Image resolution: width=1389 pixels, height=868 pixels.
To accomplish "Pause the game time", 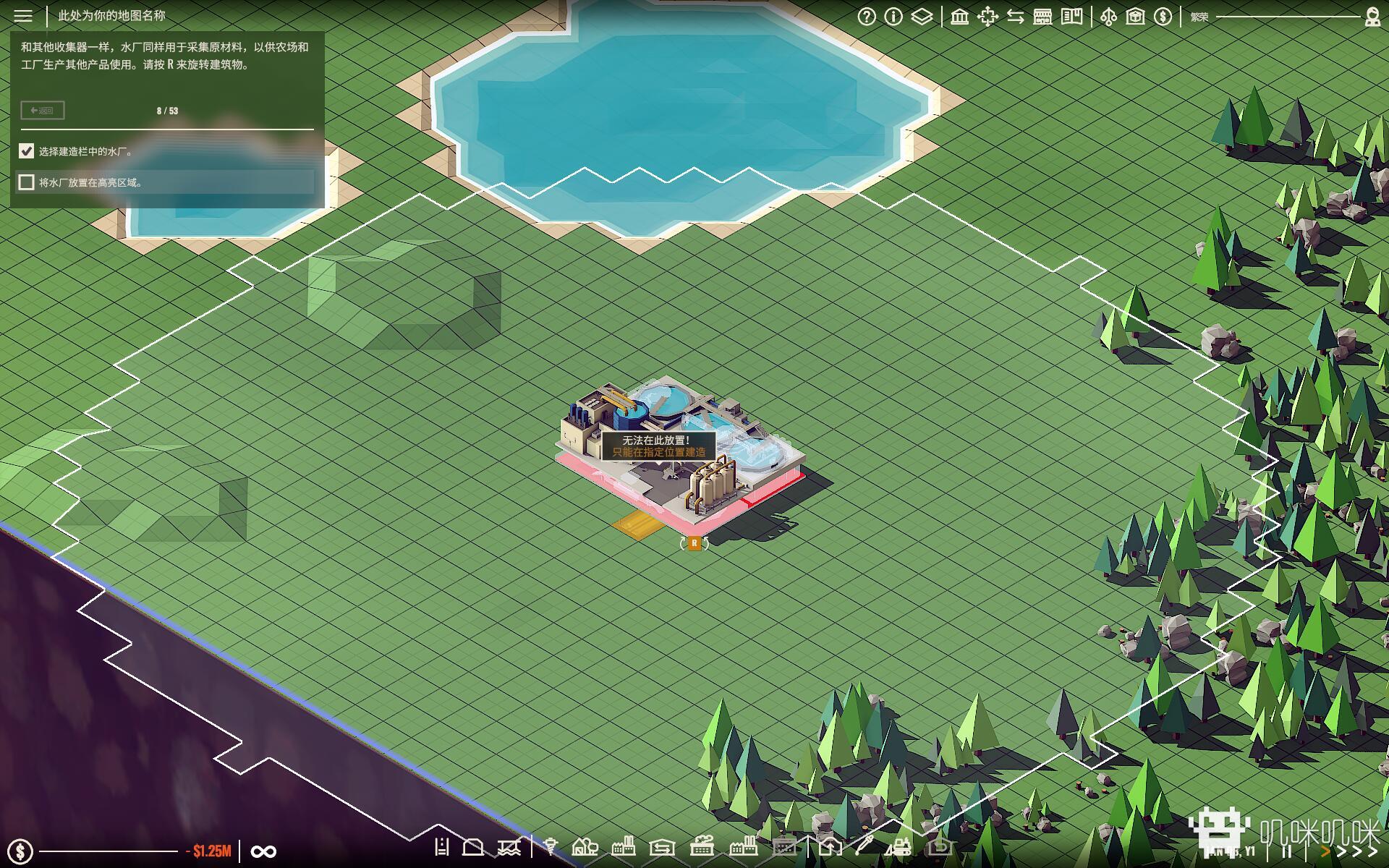I will [1286, 851].
